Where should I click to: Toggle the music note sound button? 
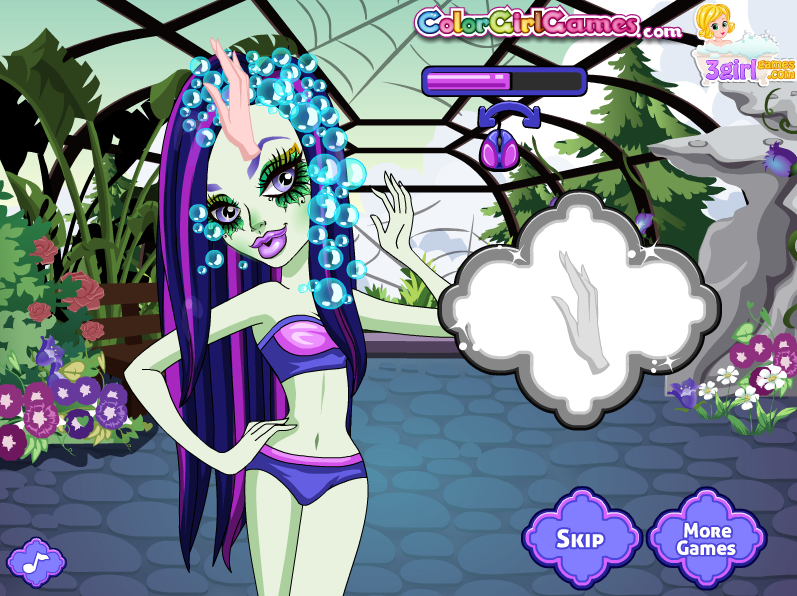click(x=35, y=561)
